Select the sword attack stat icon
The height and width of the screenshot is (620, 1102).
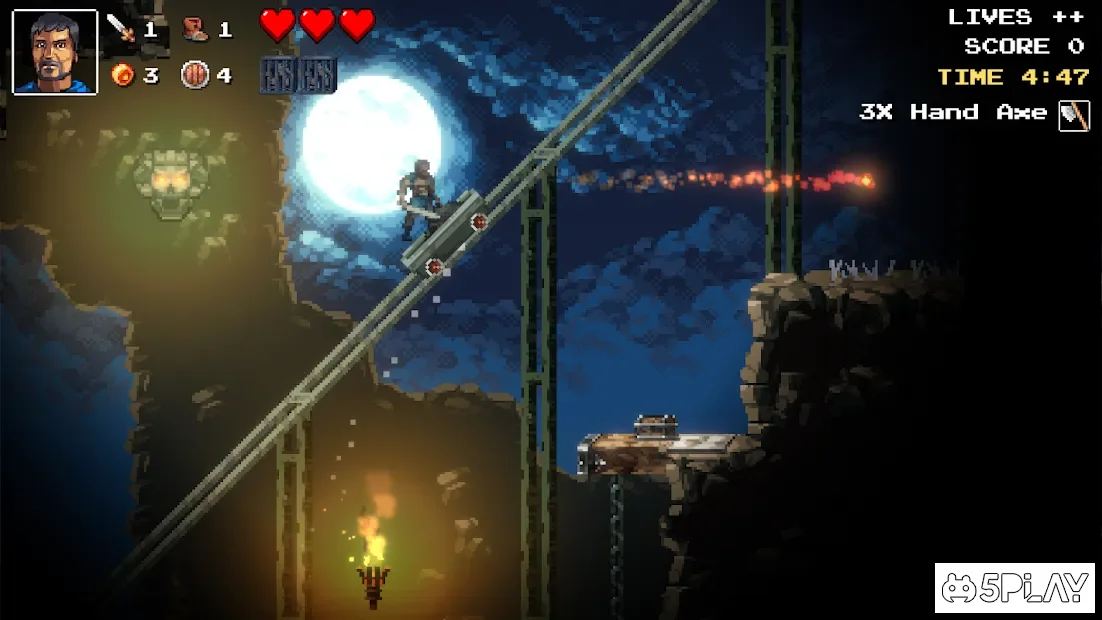pos(122,29)
